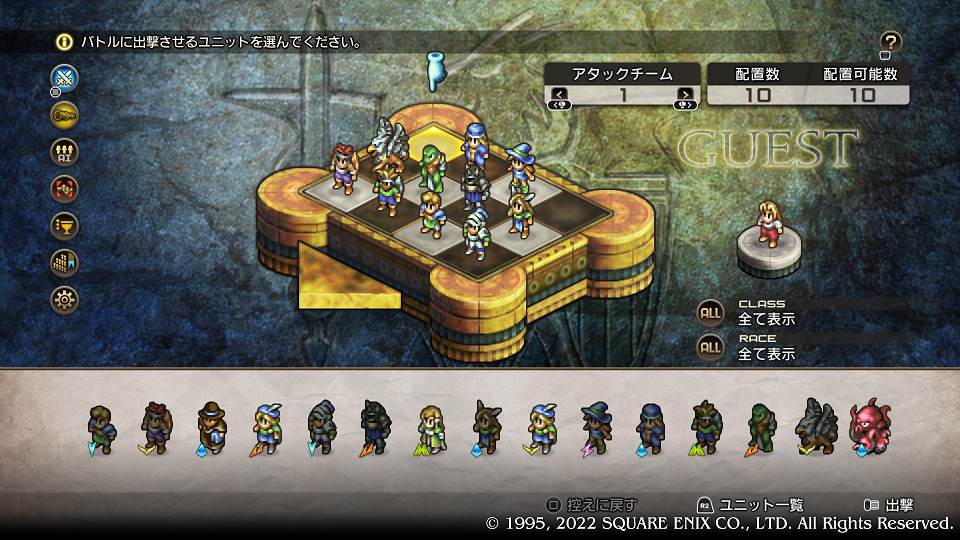The height and width of the screenshot is (540, 960).
Task: Click the red-cornered unit swap icon
Action: point(65,189)
